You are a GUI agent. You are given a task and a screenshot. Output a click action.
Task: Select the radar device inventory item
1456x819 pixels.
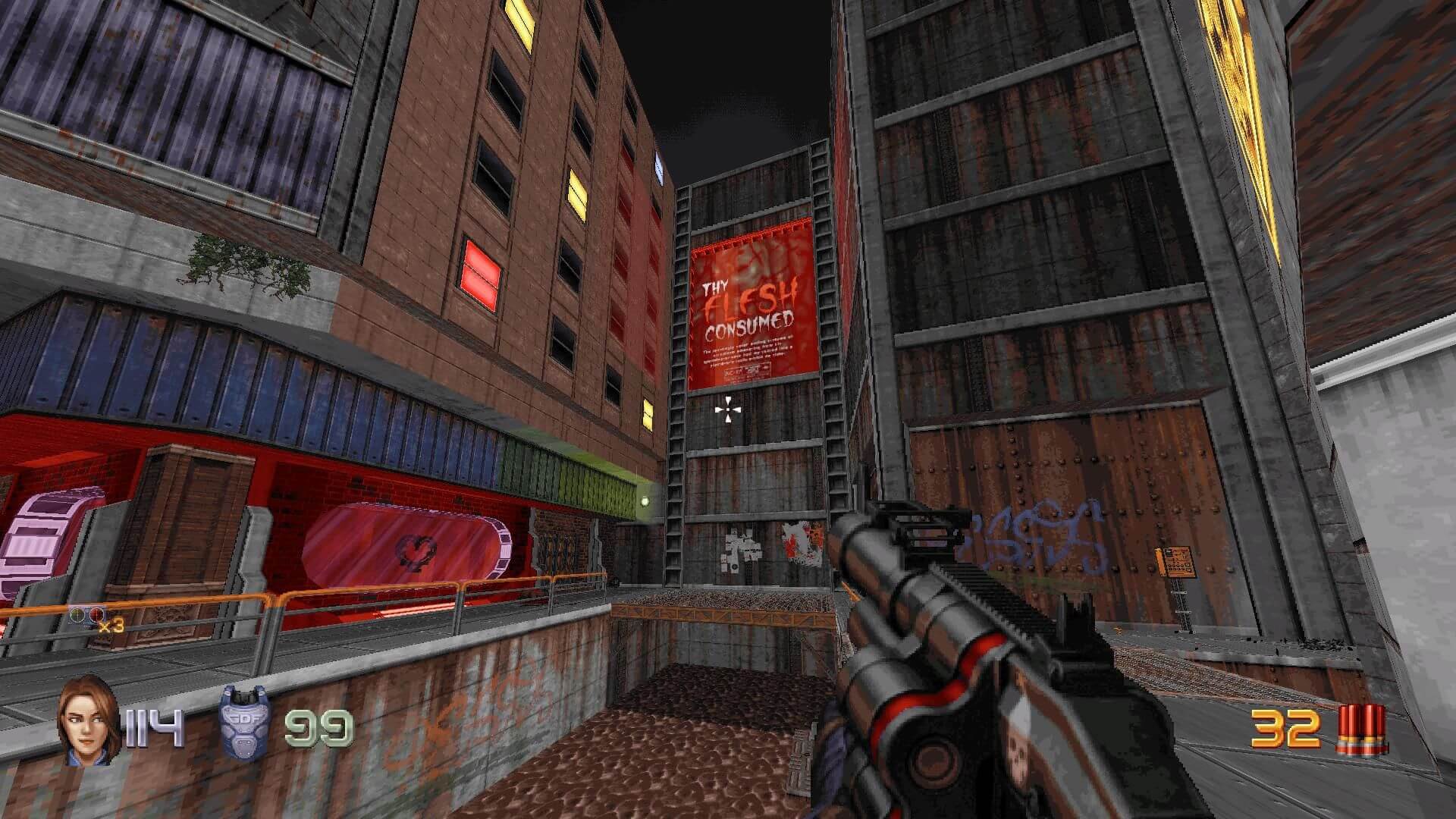click(x=88, y=616)
